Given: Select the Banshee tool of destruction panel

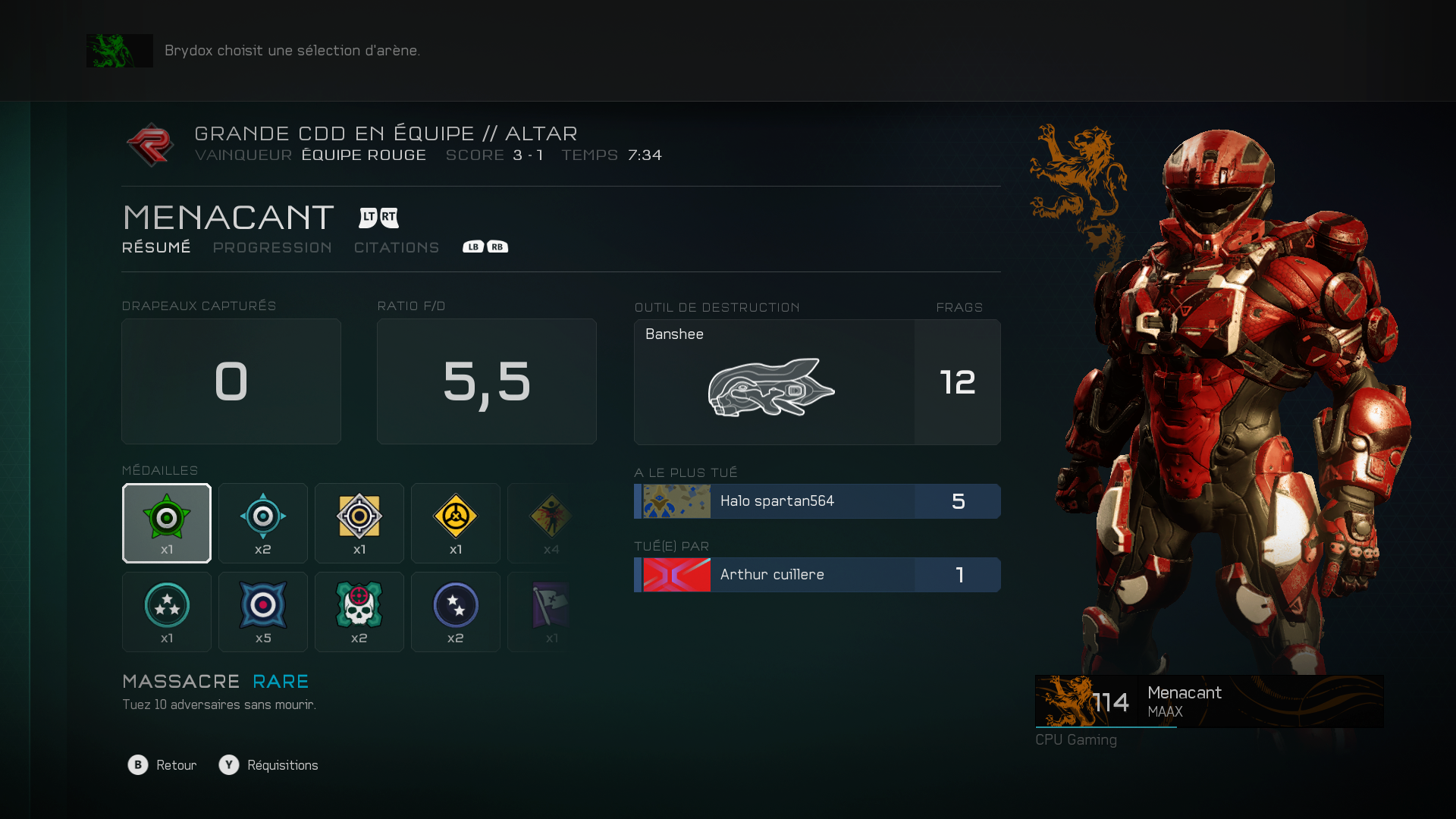Looking at the screenshot, I should point(817,382).
